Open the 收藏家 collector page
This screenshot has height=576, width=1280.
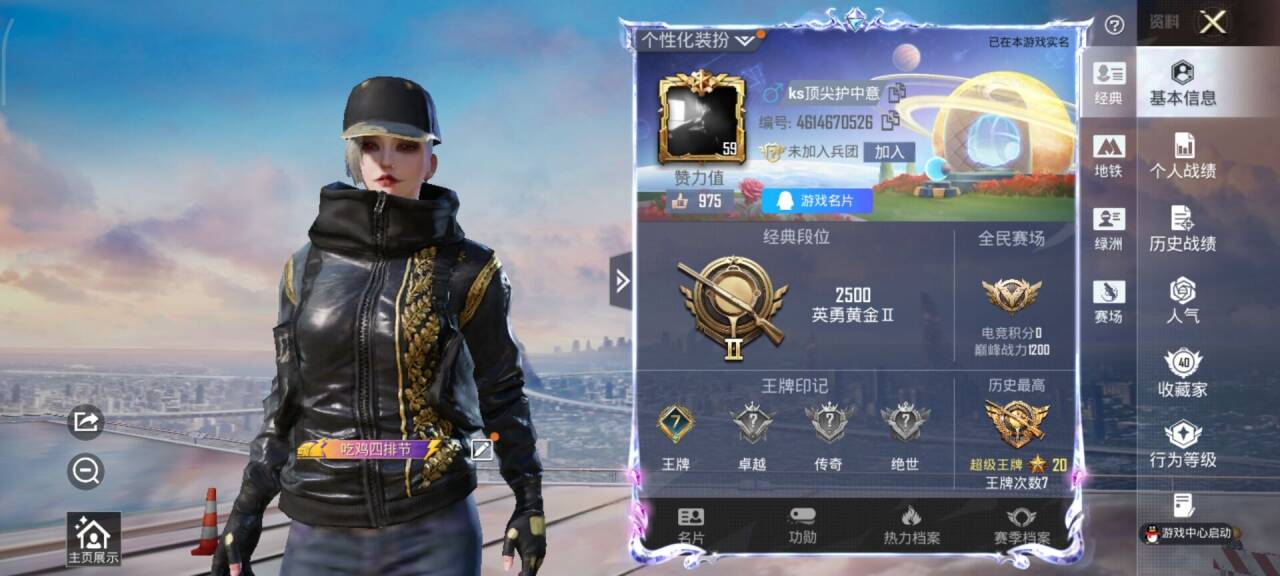coord(1182,374)
